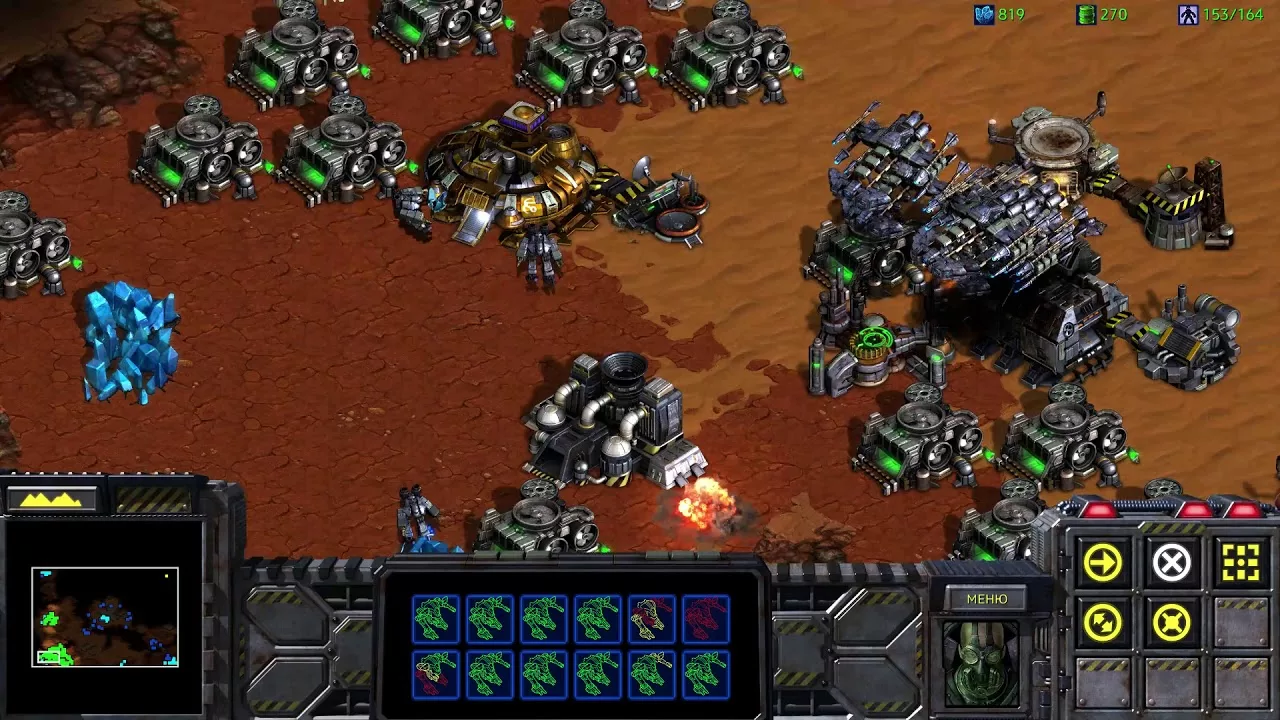Activate the Hold Position command

[x=1171, y=624]
